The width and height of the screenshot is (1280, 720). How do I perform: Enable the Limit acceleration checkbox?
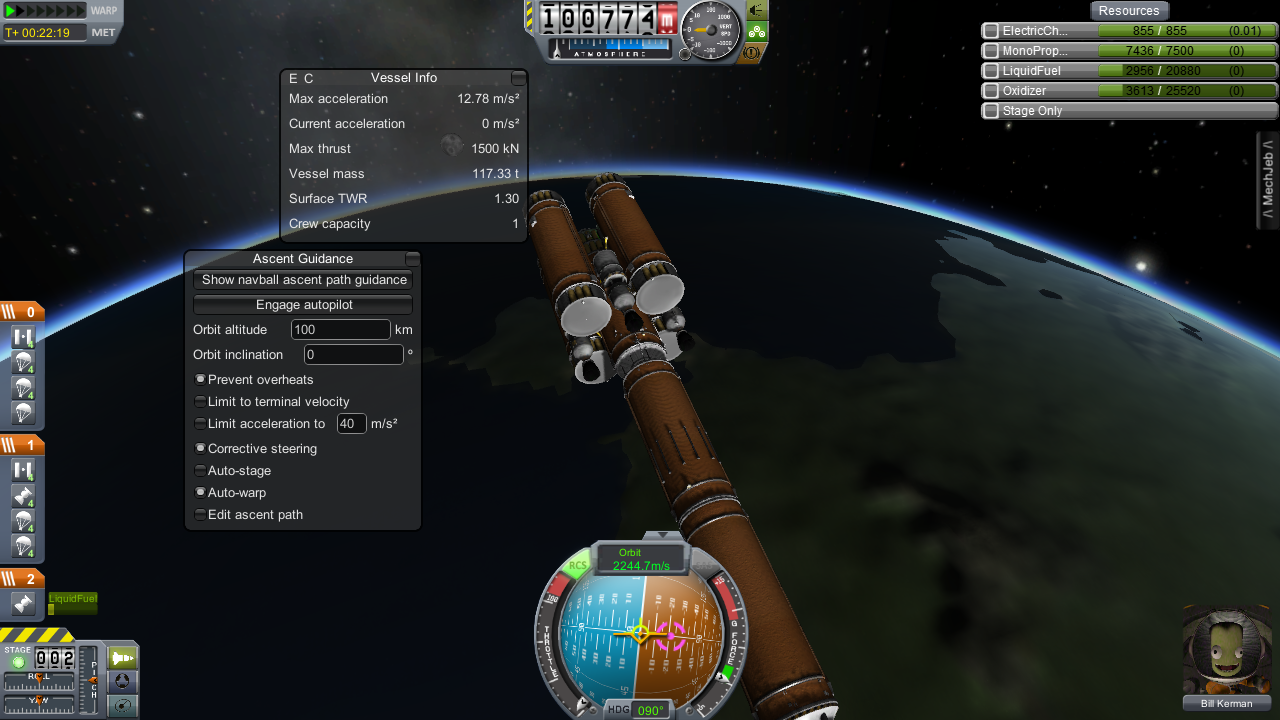pyautogui.click(x=201, y=424)
